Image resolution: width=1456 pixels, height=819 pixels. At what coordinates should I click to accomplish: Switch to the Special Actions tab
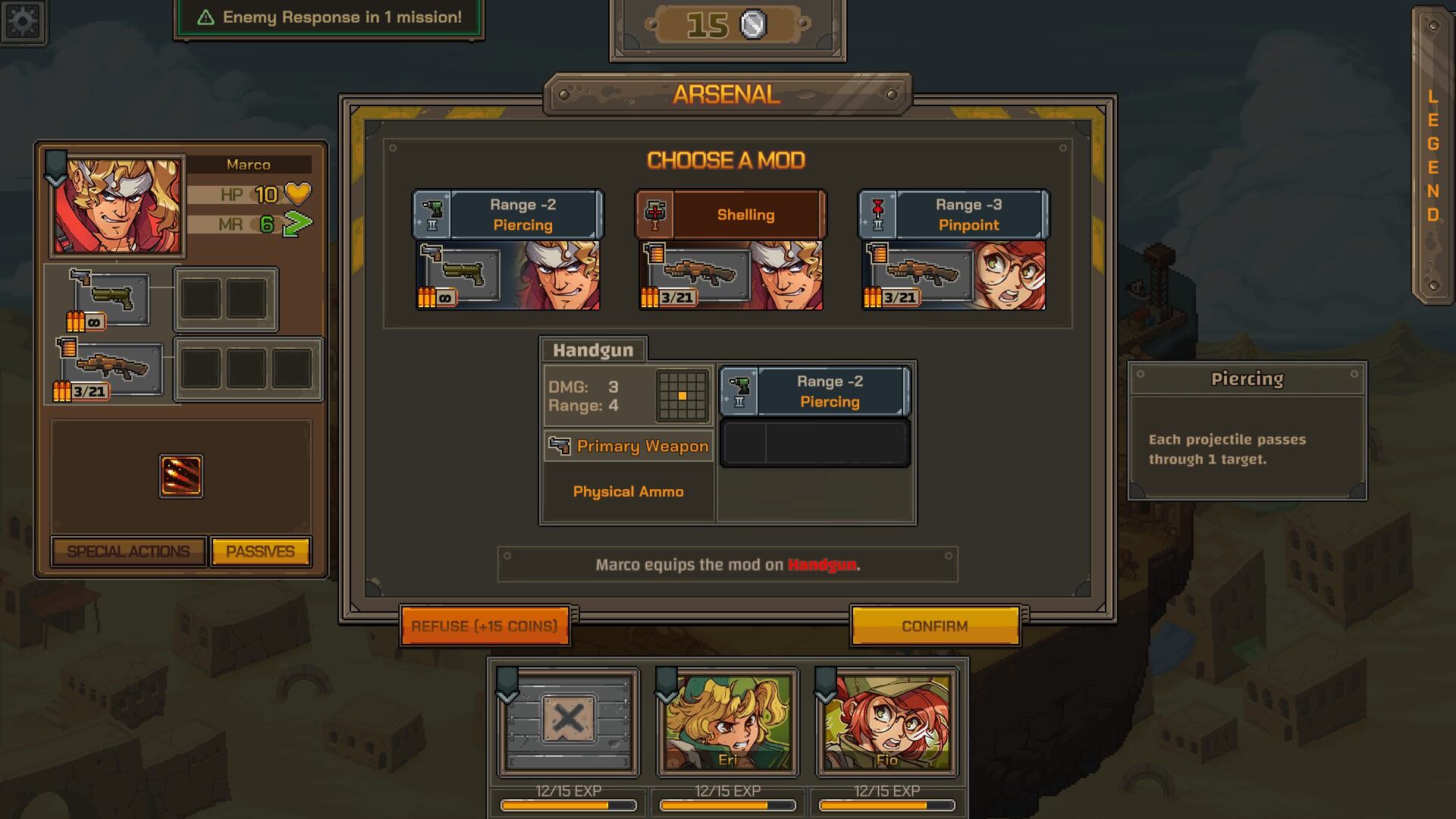[128, 551]
